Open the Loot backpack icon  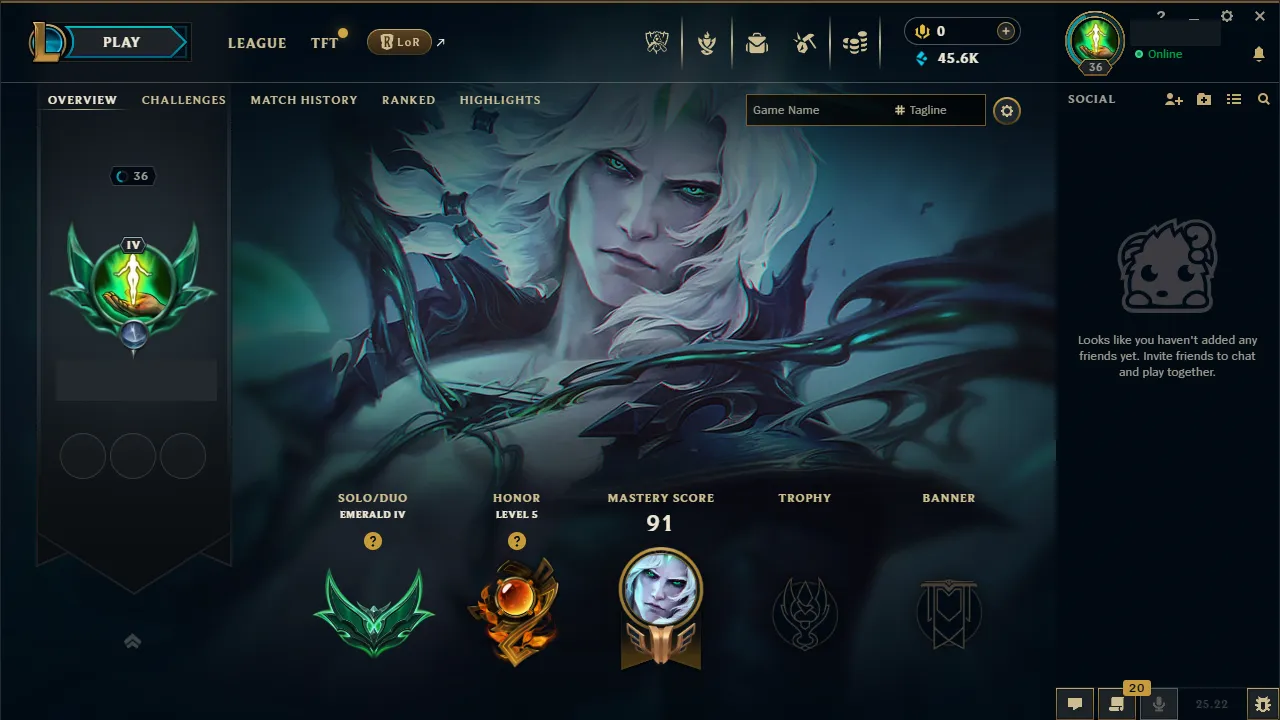(757, 43)
